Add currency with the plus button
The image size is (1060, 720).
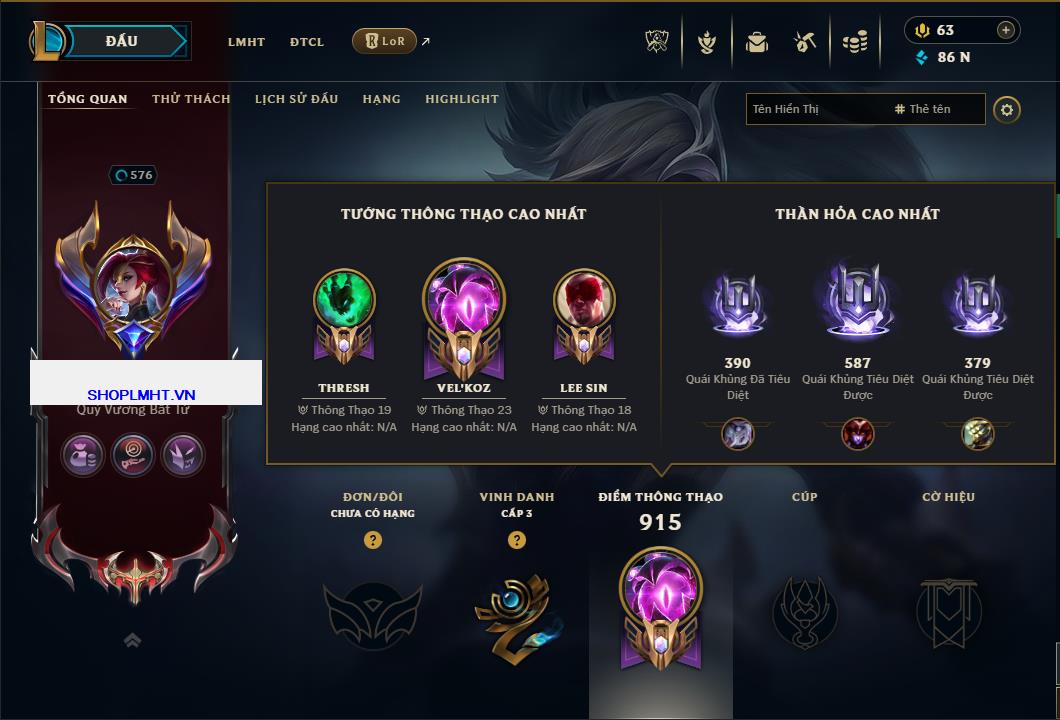click(x=1006, y=30)
